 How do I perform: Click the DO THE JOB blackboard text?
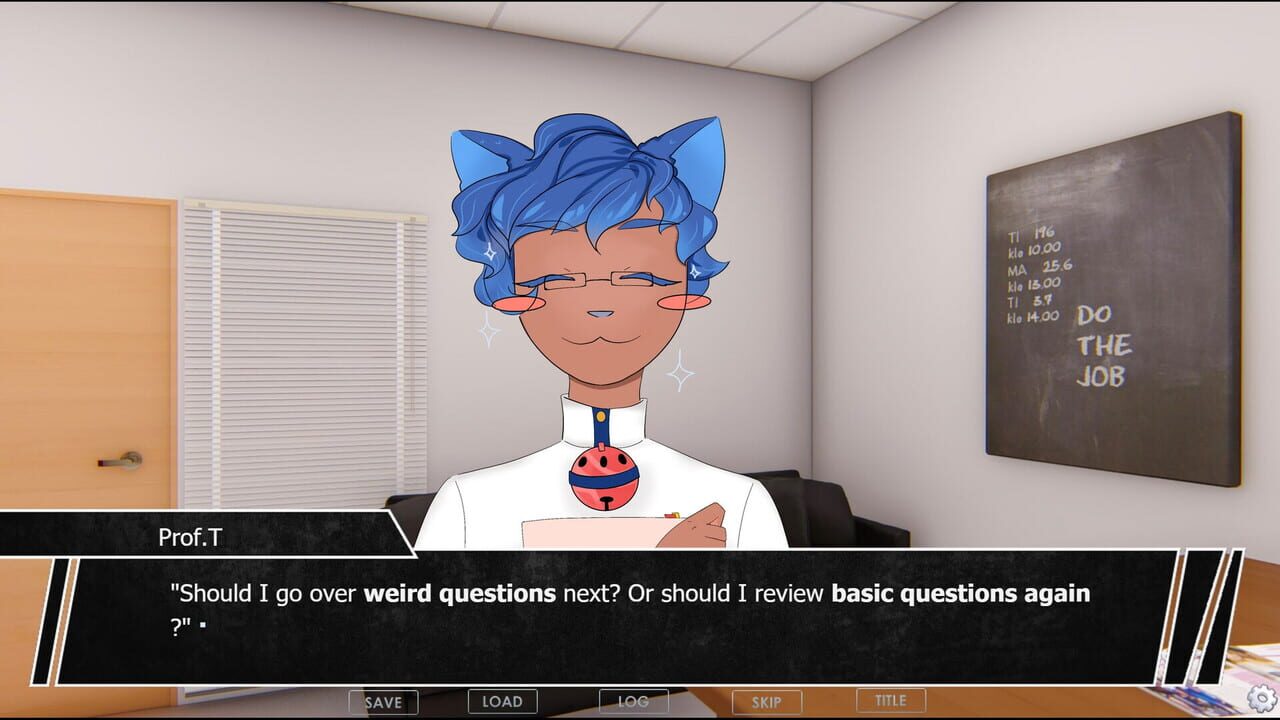pos(1105,347)
